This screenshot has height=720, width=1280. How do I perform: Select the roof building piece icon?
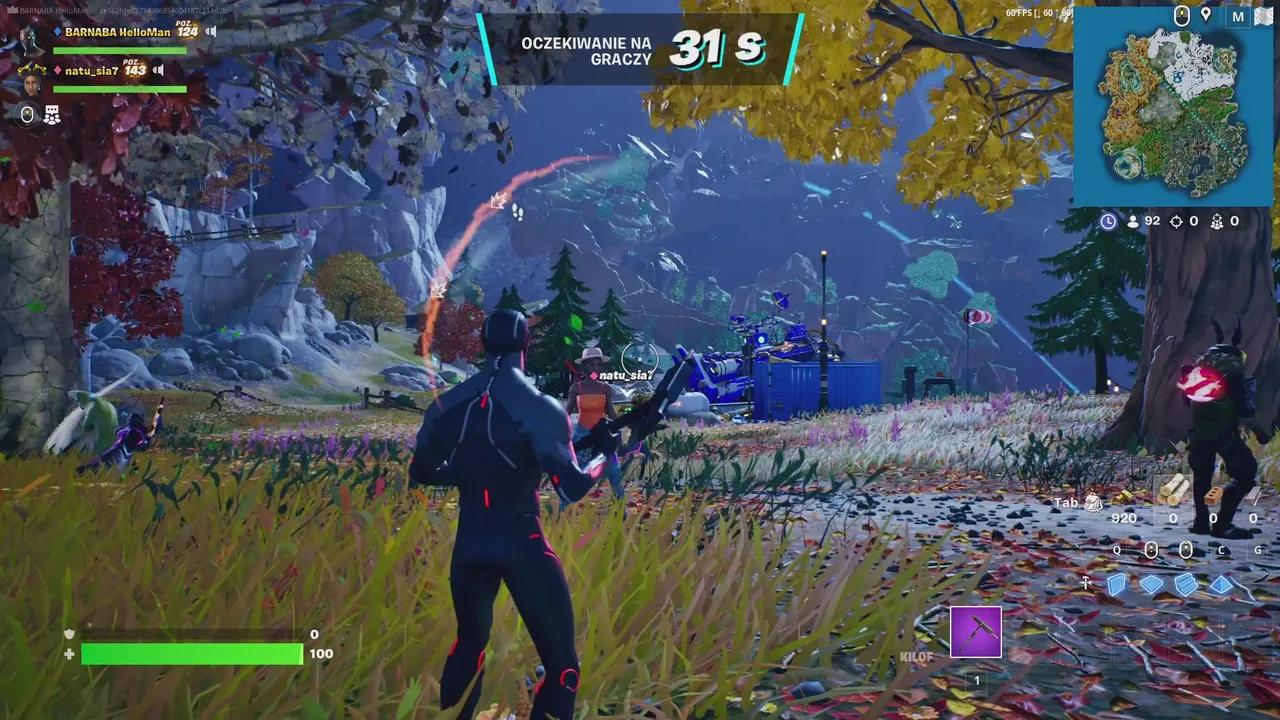[1220, 583]
